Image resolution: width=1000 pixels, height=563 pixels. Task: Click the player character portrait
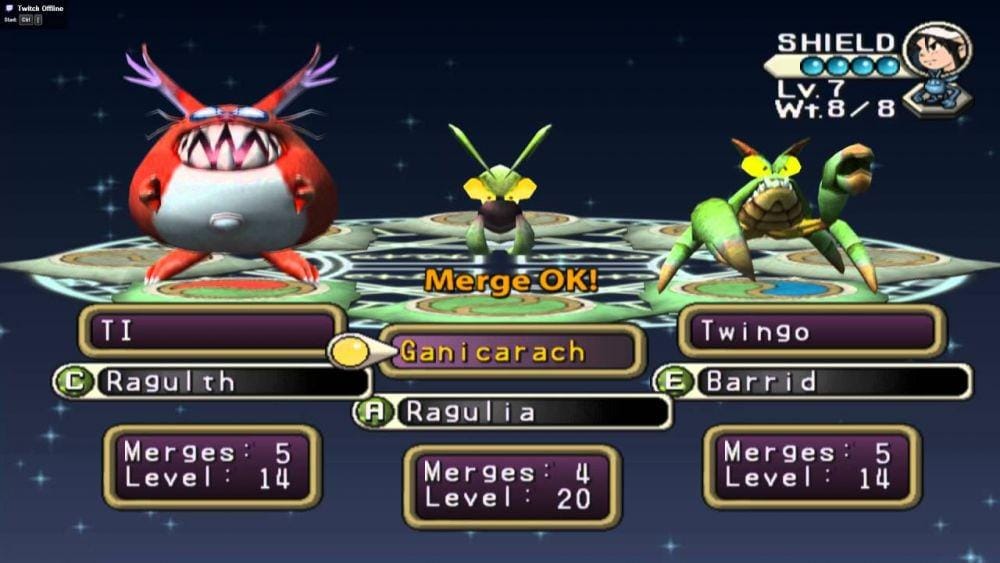(937, 63)
